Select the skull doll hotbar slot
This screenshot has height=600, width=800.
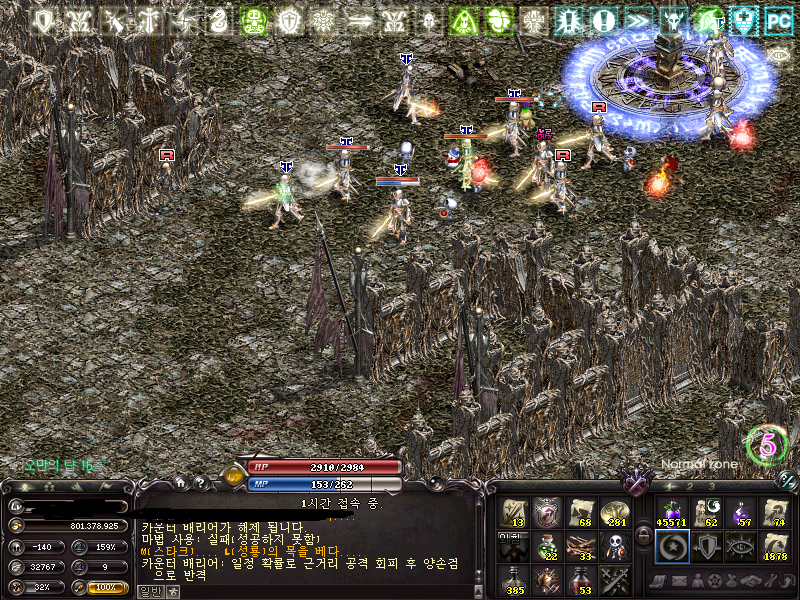[x=615, y=546]
